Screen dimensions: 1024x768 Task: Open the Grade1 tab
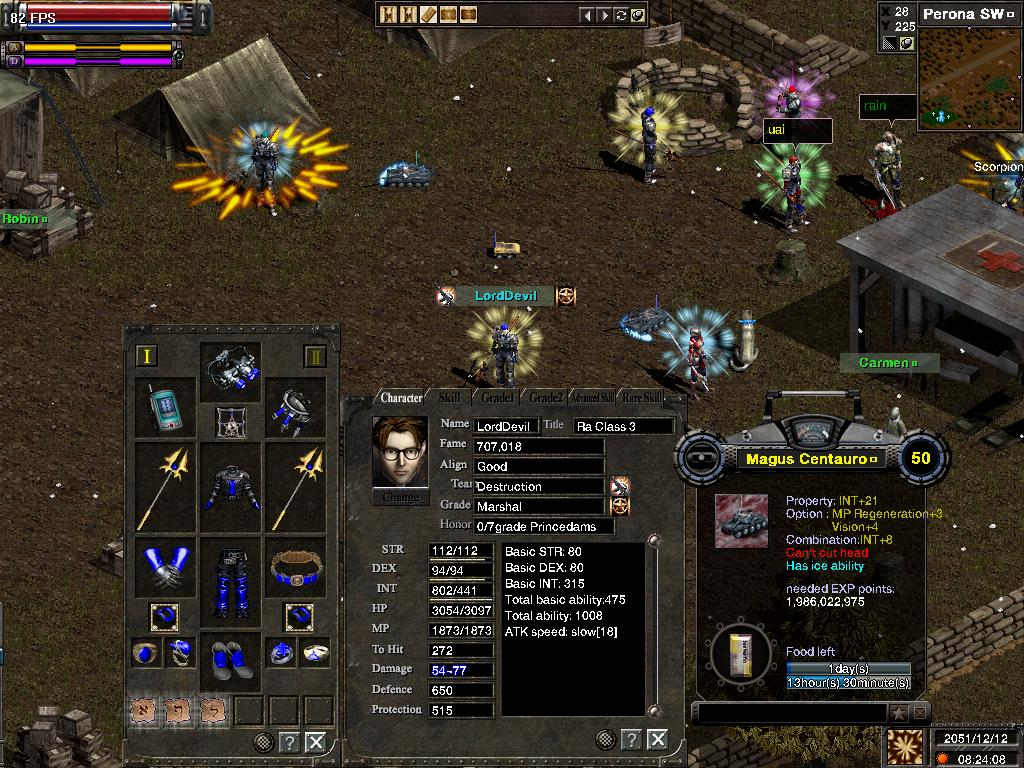pos(497,398)
